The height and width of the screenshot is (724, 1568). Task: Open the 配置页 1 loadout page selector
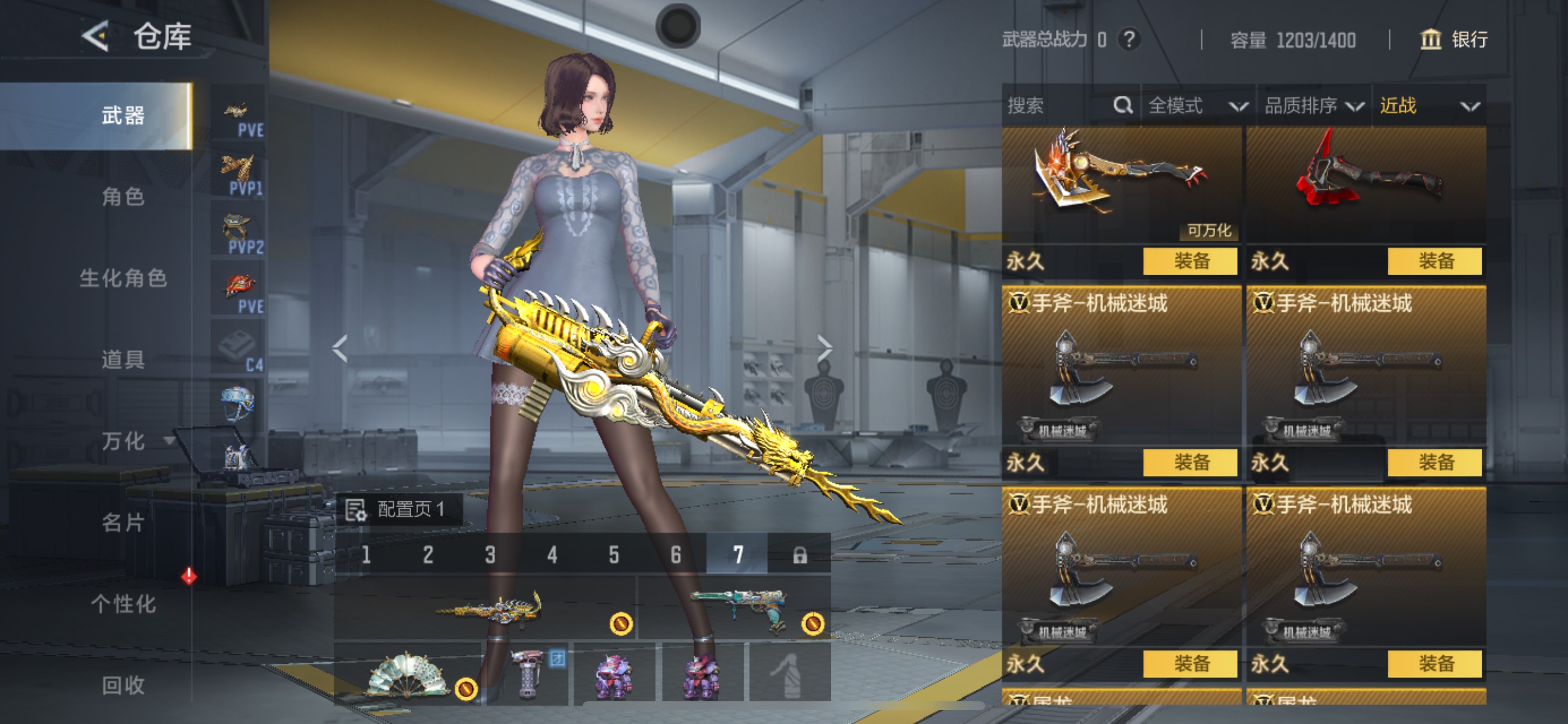pos(400,509)
